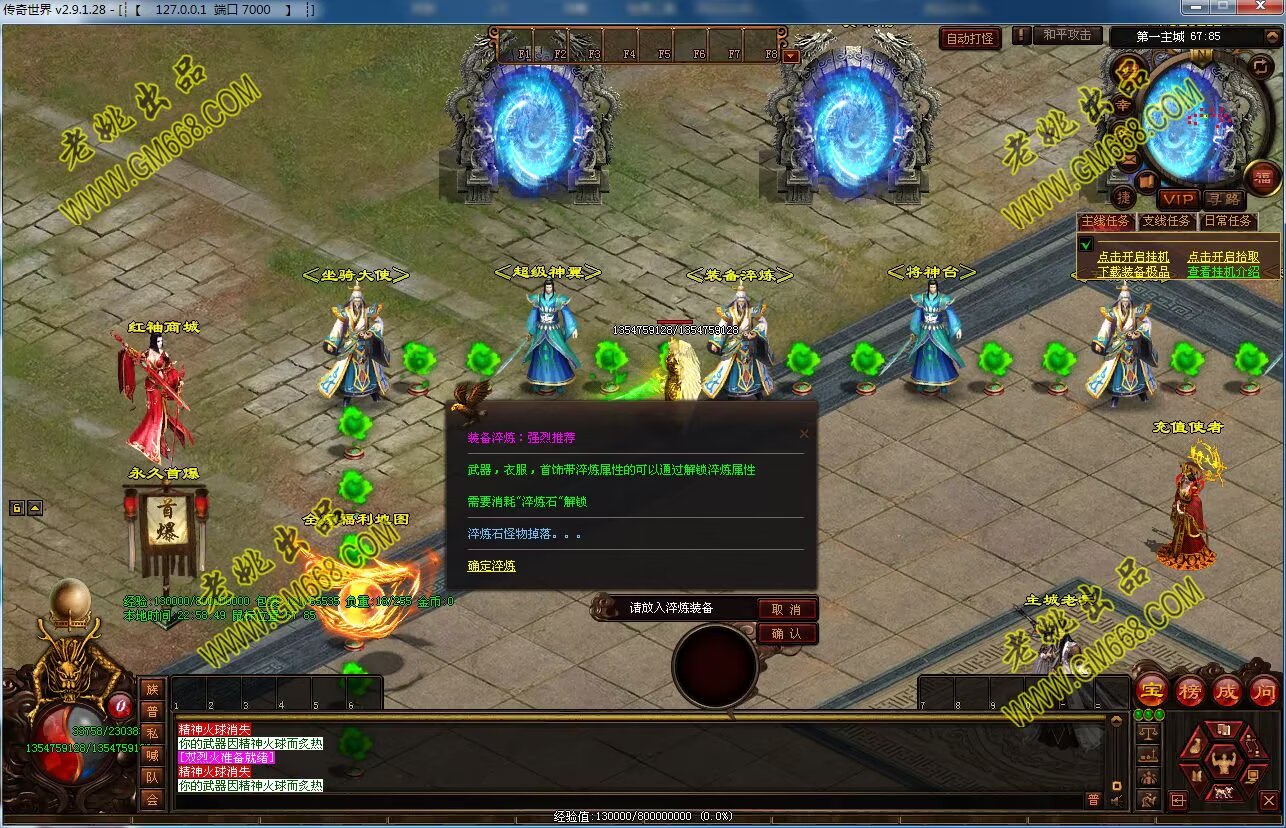Image resolution: width=1286 pixels, height=828 pixels.
Task: Switch to 日常任务 quest tab
Action: coord(1228,221)
